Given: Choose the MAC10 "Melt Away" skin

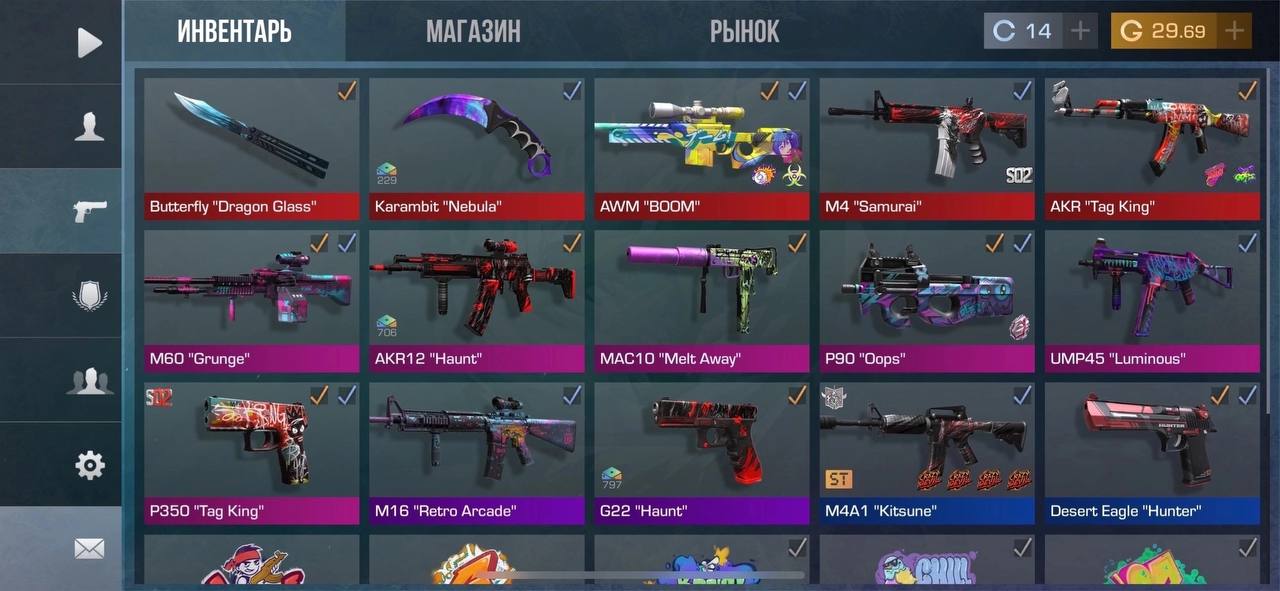Looking at the screenshot, I should [x=702, y=300].
